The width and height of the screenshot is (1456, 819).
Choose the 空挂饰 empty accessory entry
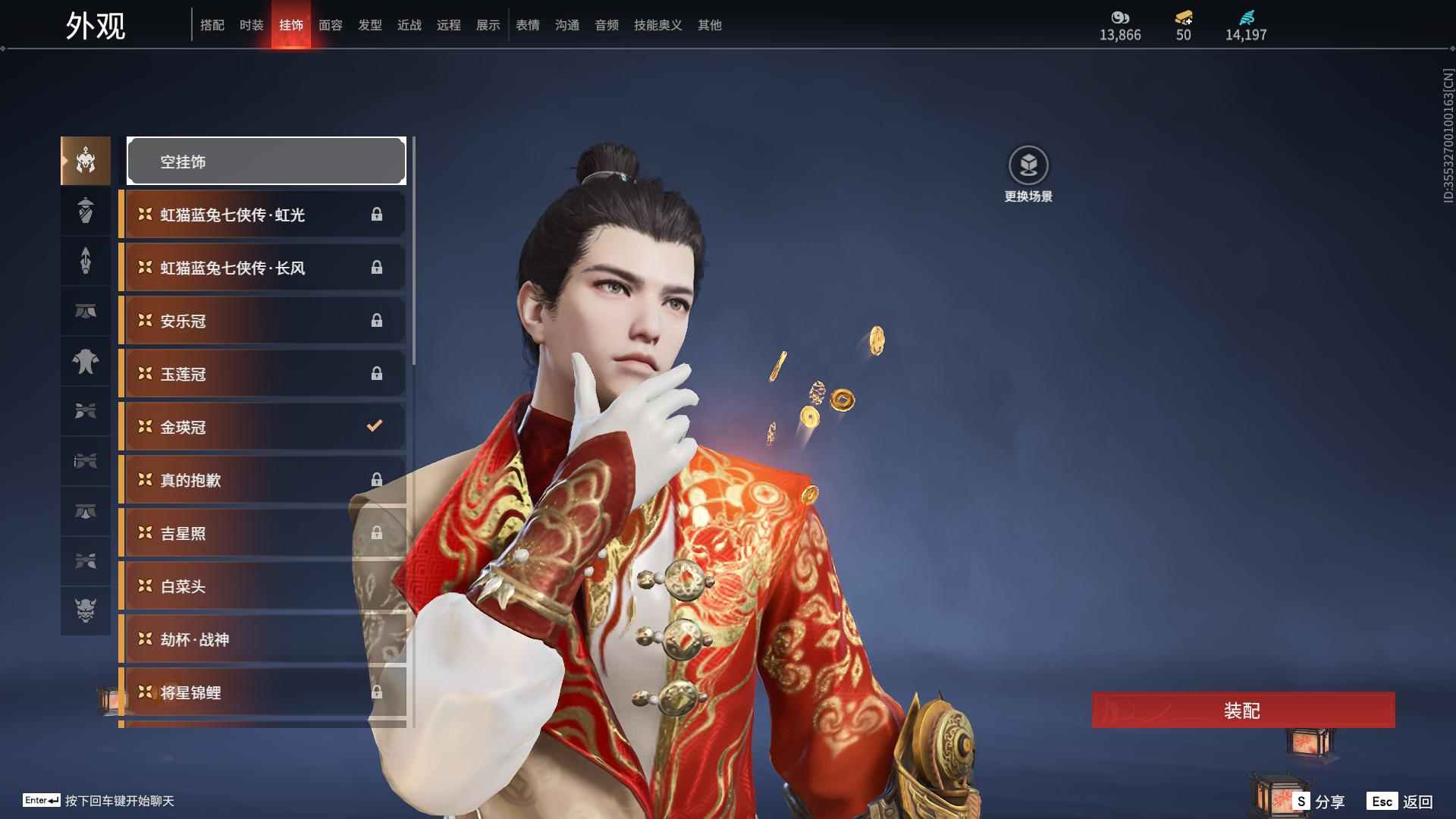266,161
